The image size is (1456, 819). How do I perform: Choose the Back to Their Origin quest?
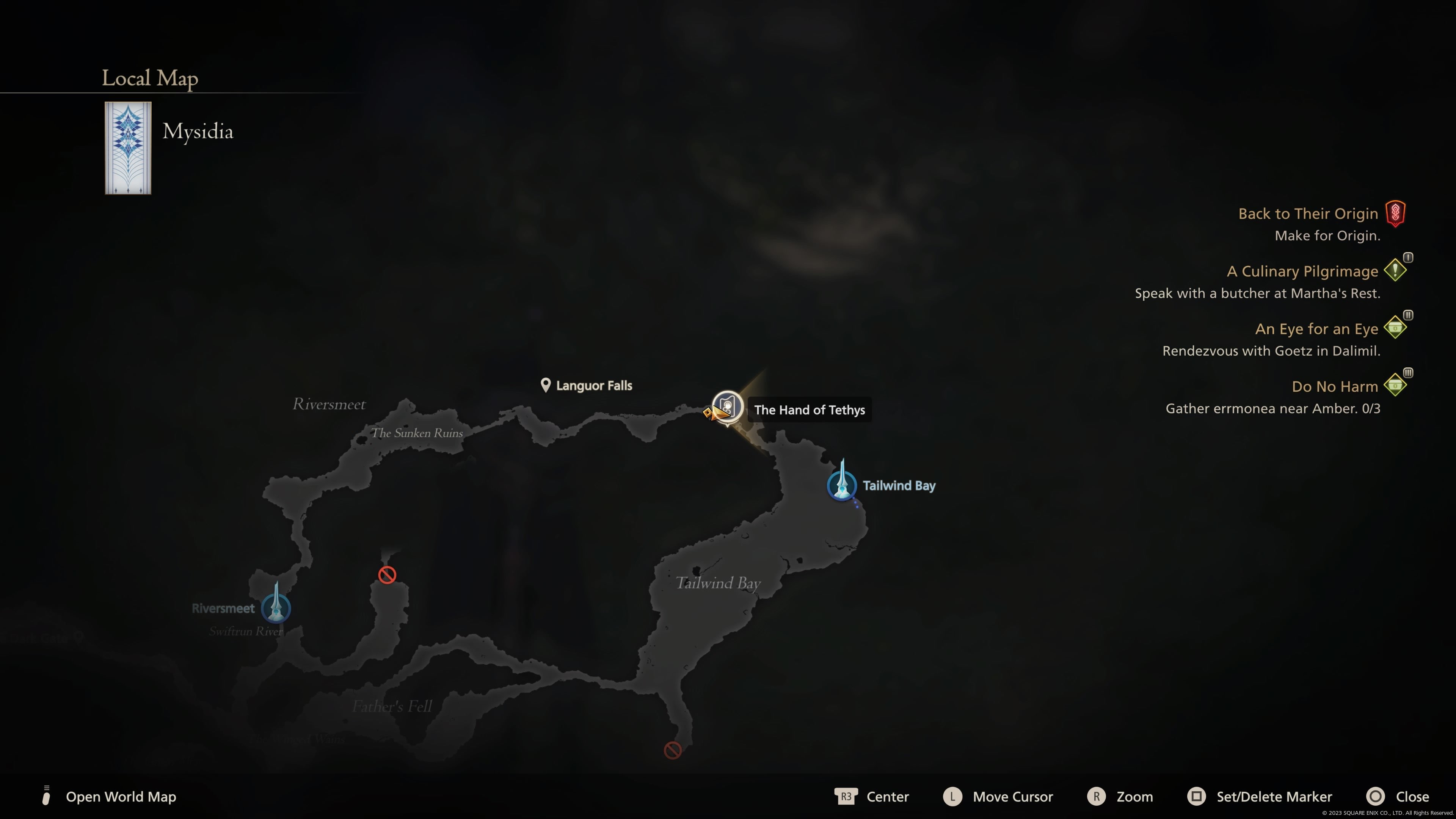(x=1308, y=213)
